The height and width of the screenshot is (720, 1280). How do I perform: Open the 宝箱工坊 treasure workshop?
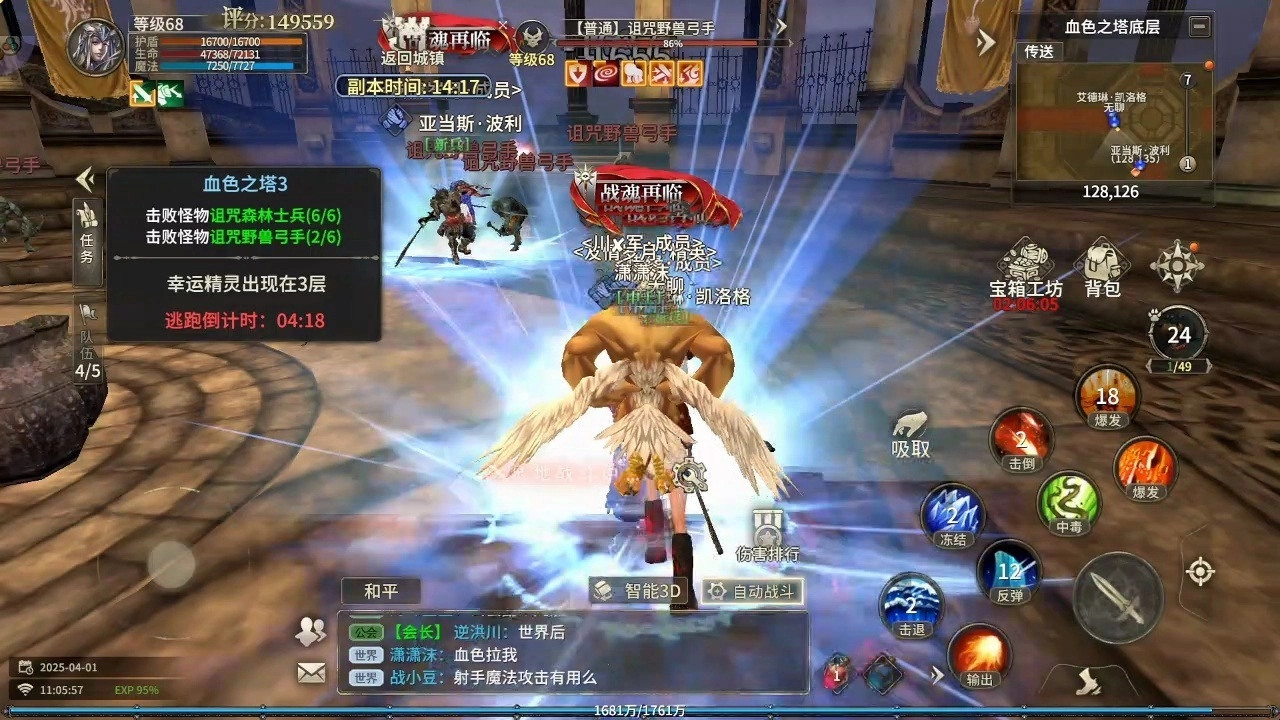[x=1025, y=265]
